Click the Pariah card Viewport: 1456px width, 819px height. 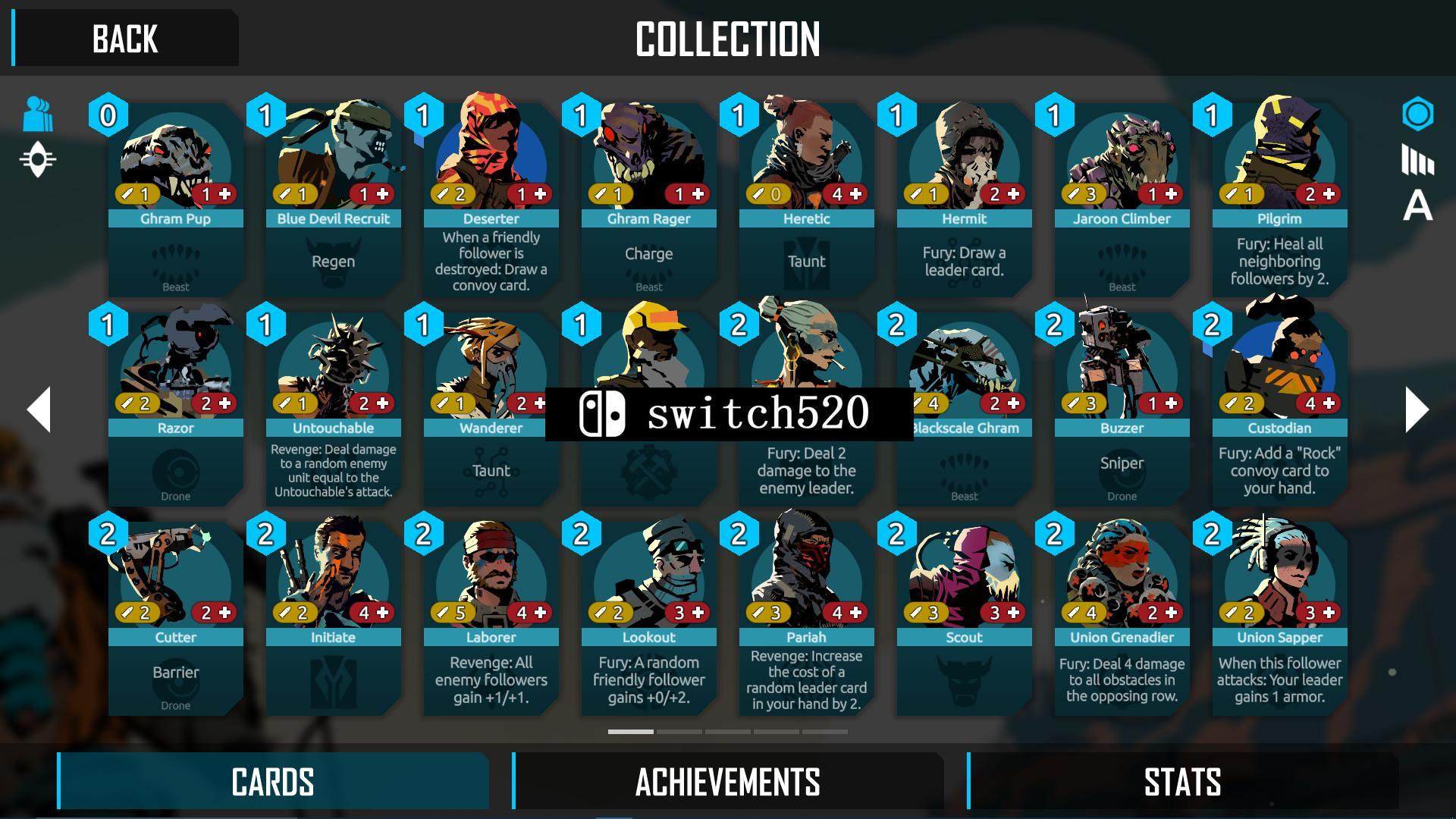(806, 619)
